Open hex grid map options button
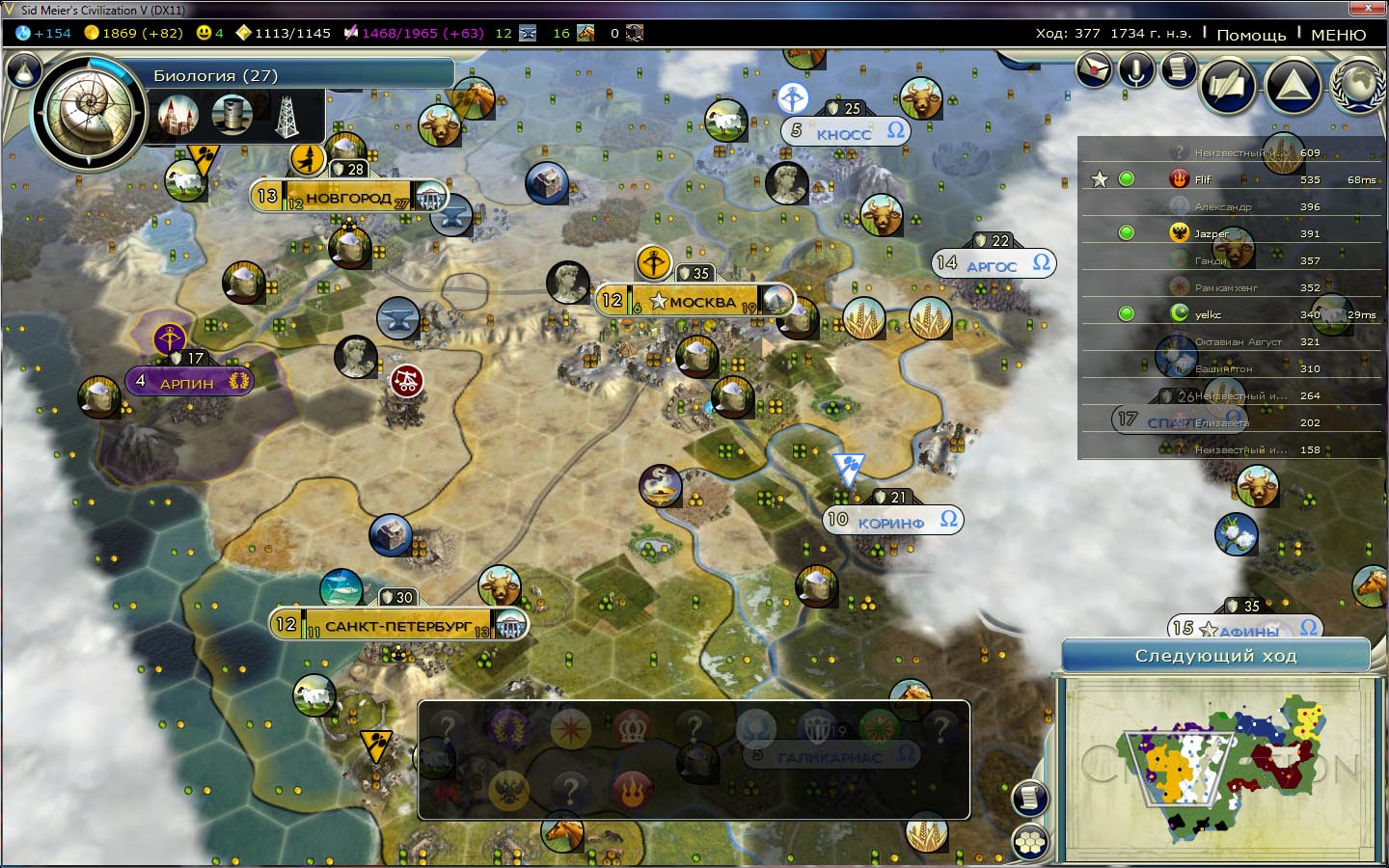 [x=1030, y=842]
